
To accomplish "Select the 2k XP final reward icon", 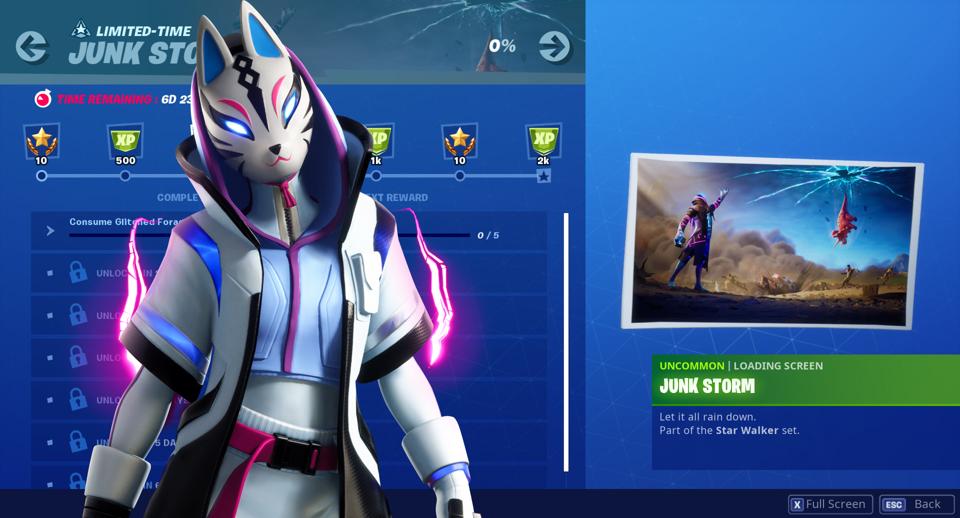I will click(x=543, y=143).
